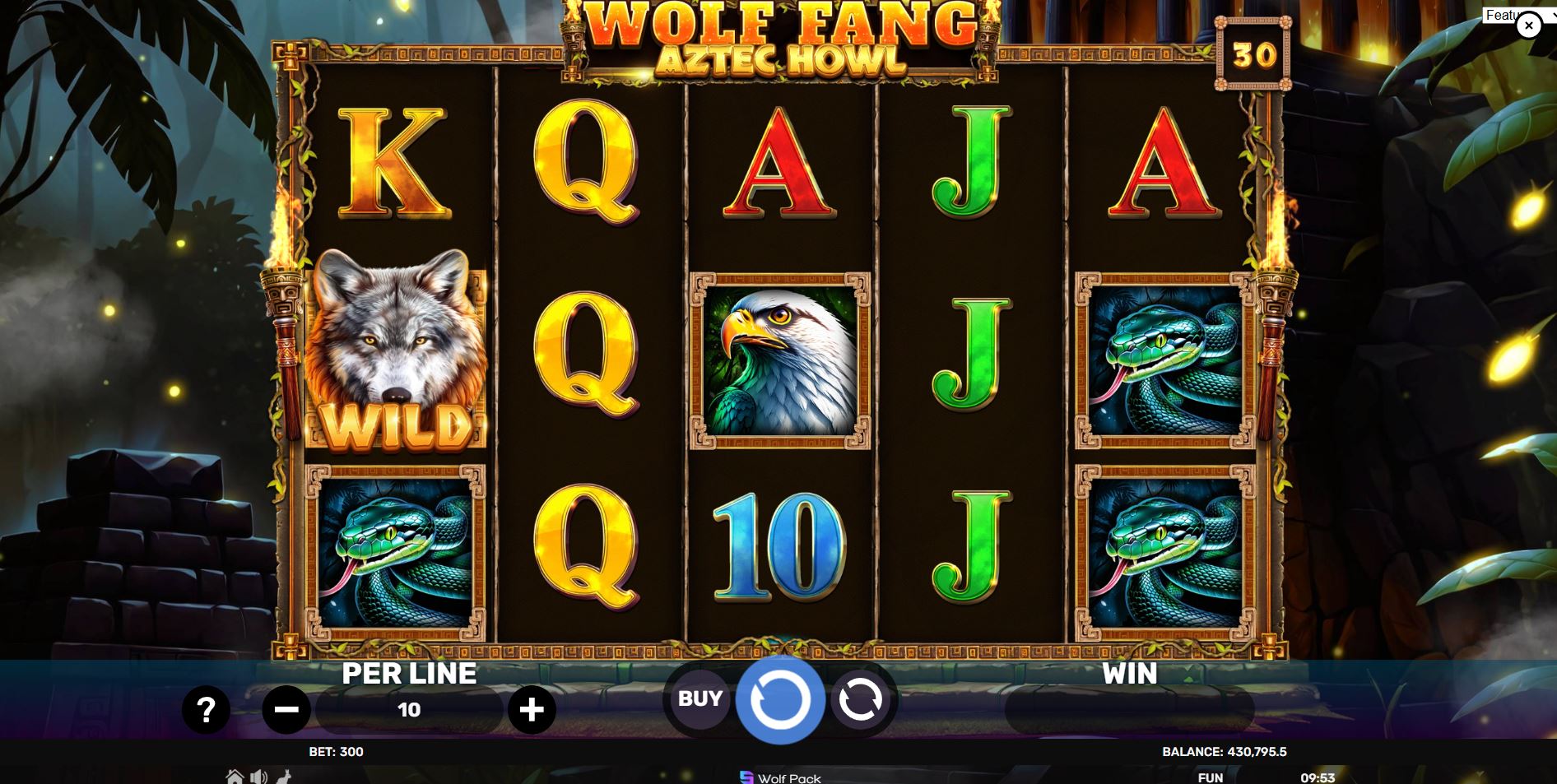Open game rules via the question mark icon
The width and height of the screenshot is (1557, 784).
(x=205, y=708)
